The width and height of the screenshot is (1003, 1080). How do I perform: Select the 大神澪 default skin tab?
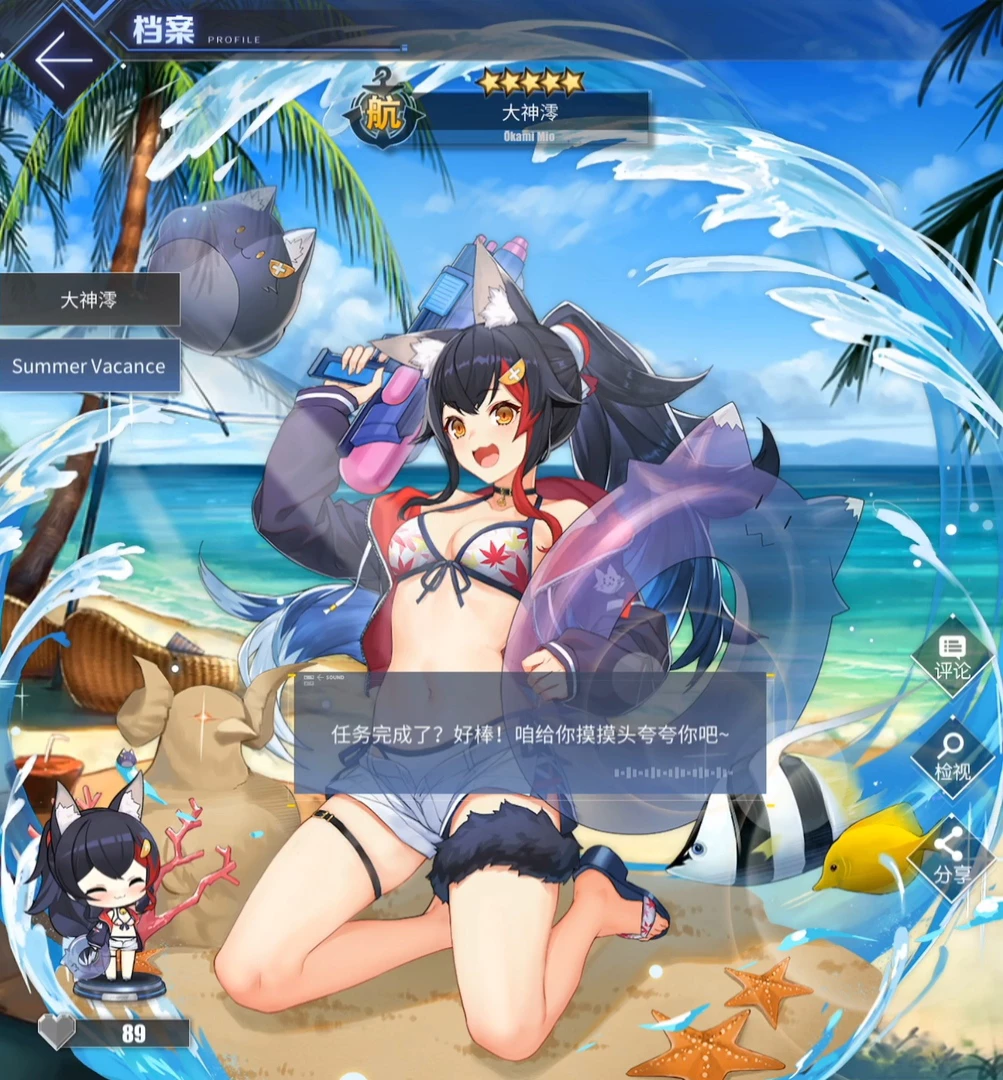pos(89,299)
